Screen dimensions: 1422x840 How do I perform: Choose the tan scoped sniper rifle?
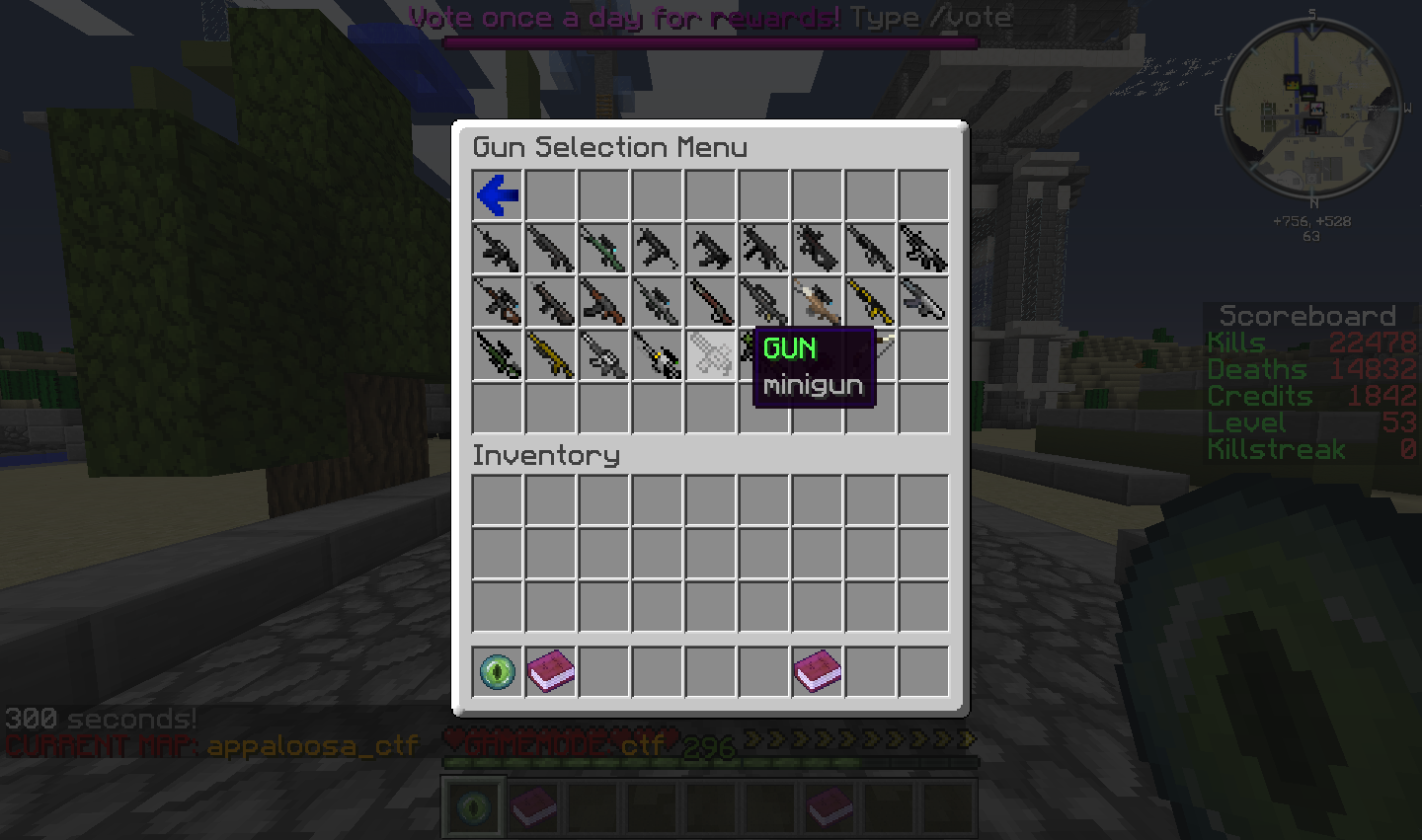click(x=818, y=301)
